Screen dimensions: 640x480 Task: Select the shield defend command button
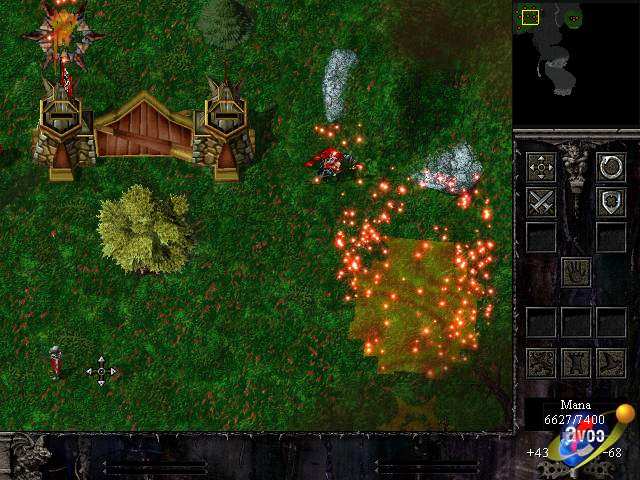point(610,201)
